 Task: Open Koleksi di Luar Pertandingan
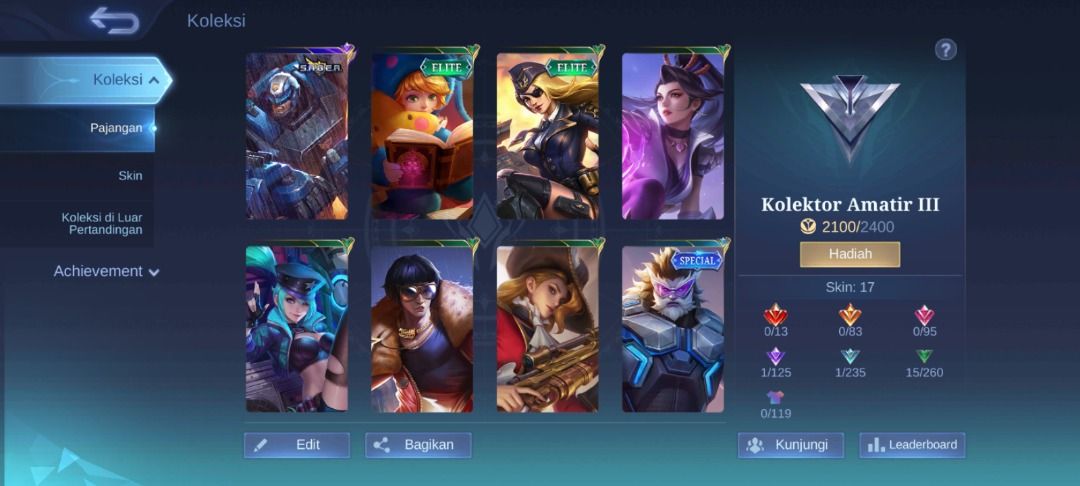tap(102, 223)
